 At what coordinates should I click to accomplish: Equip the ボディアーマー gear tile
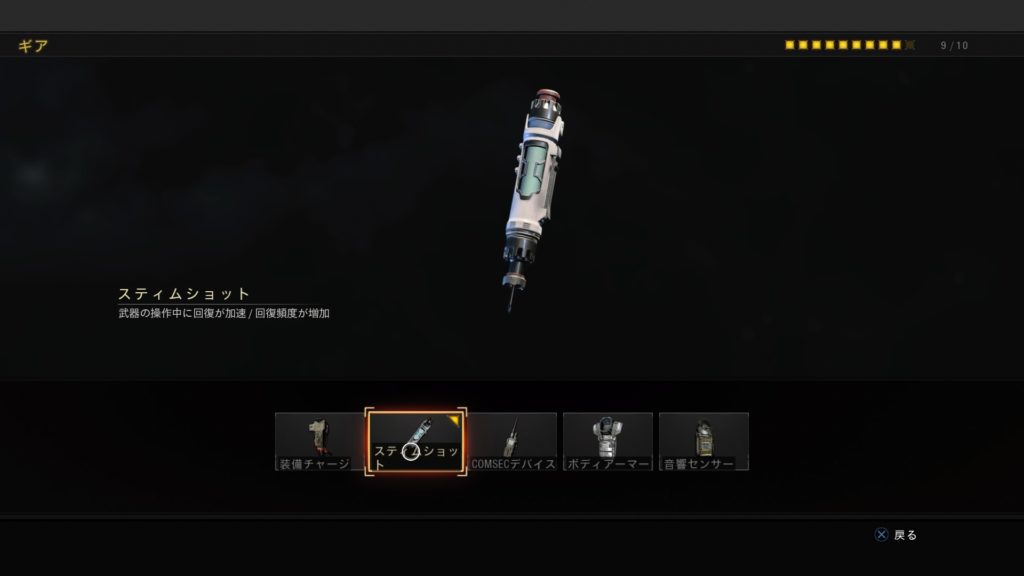click(608, 441)
